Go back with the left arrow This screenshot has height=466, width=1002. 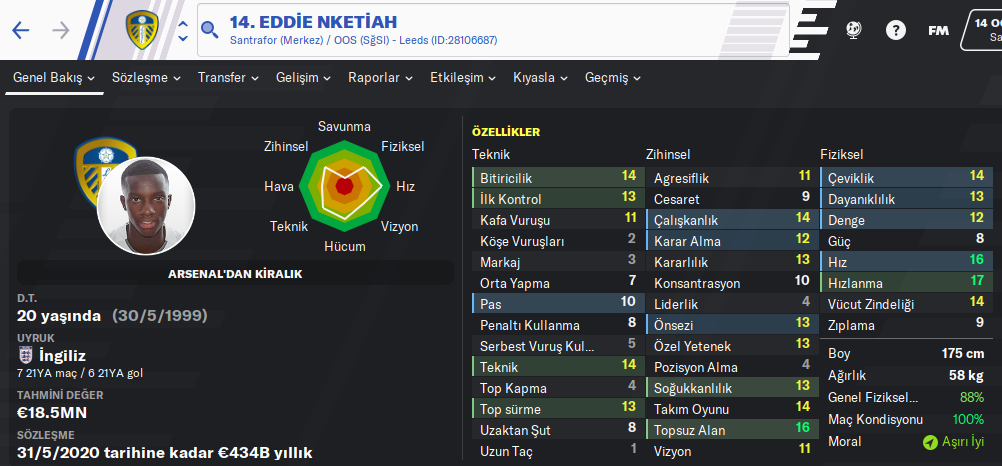click(21, 30)
